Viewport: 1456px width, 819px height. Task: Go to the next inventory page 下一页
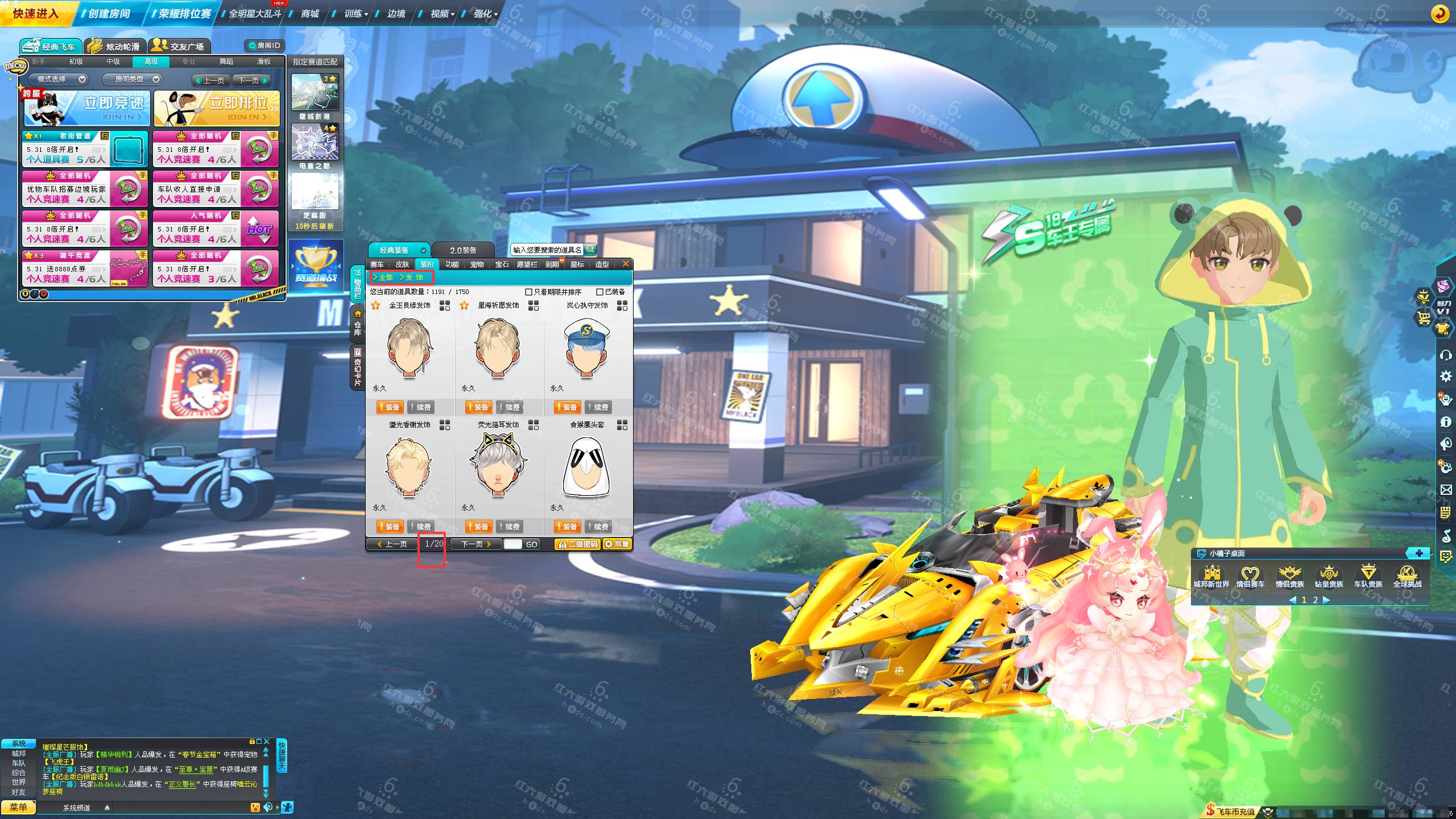[x=475, y=544]
